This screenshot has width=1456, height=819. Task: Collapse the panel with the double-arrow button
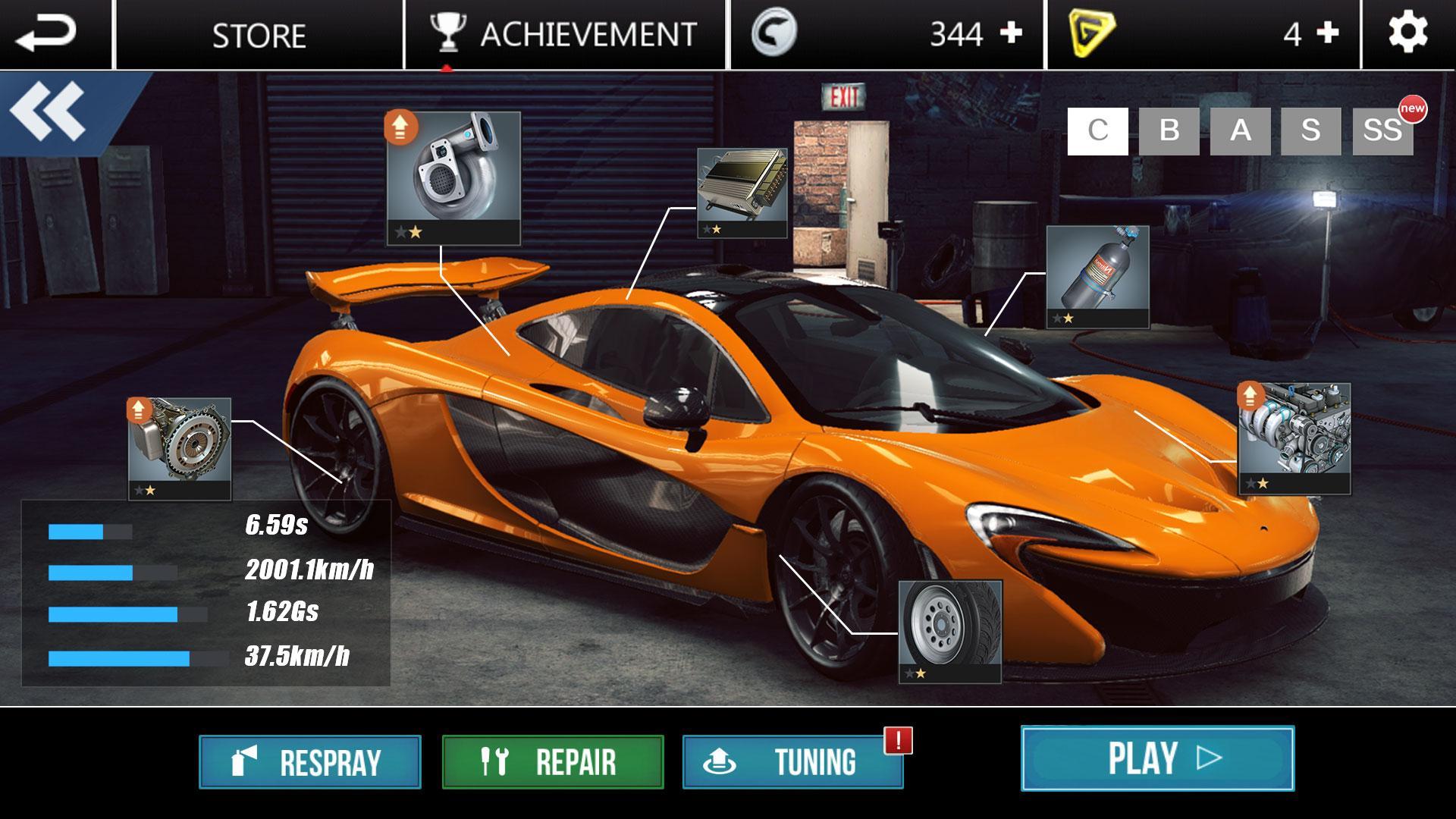pos(49,111)
